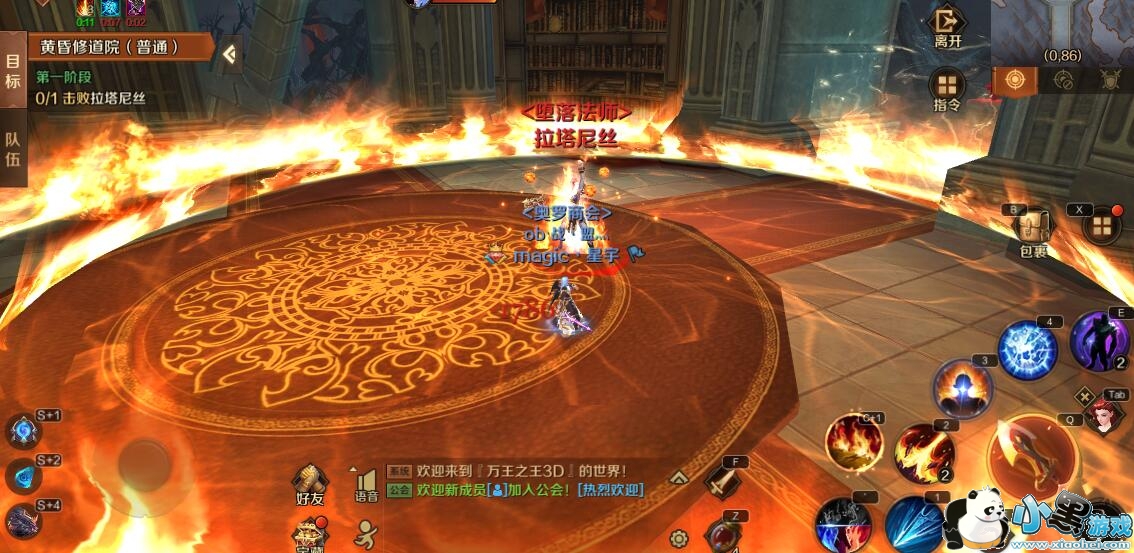
Task: Trigger the flaming figure skill
Action: (x=963, y=388)
